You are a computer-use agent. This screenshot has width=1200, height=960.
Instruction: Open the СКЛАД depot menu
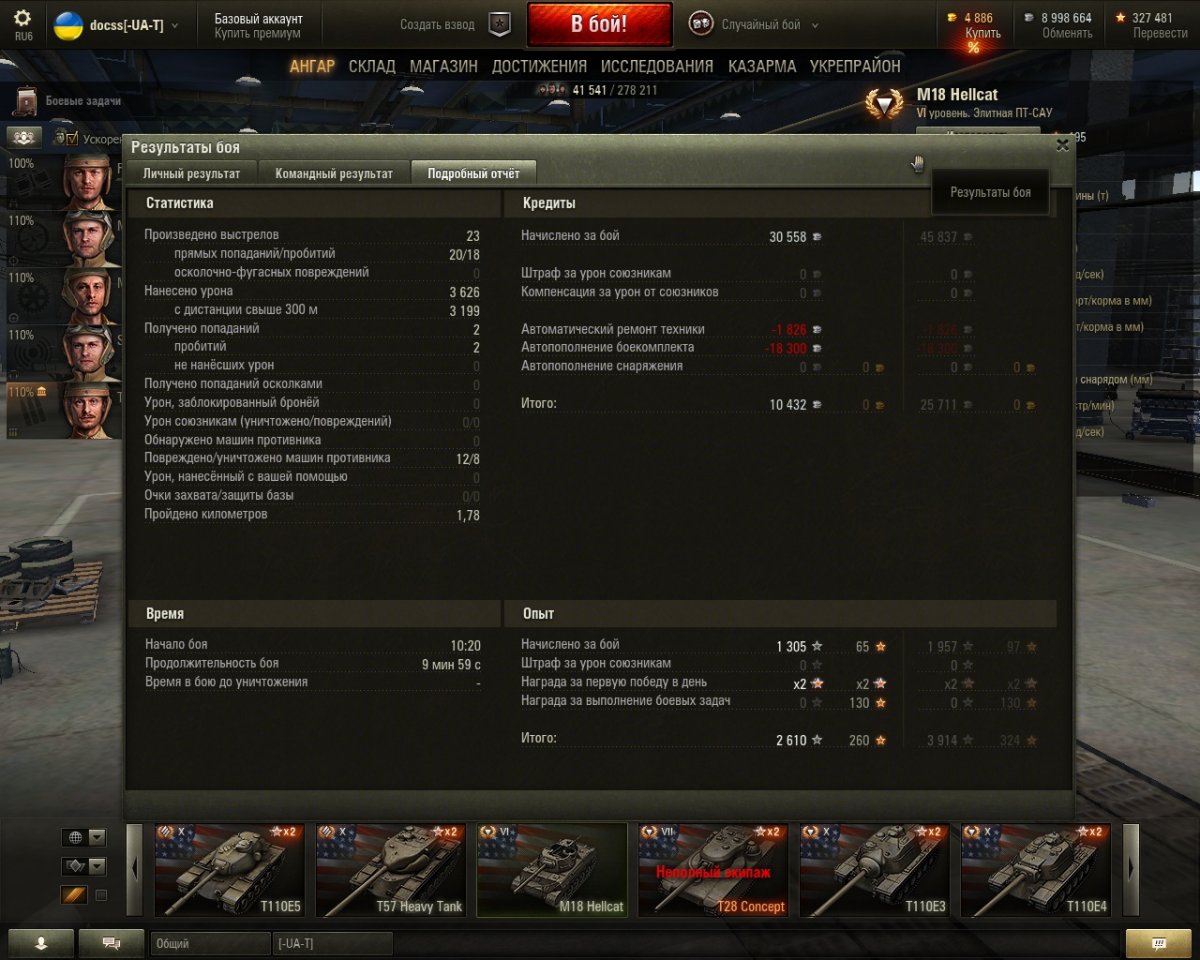tap(372, 66)
